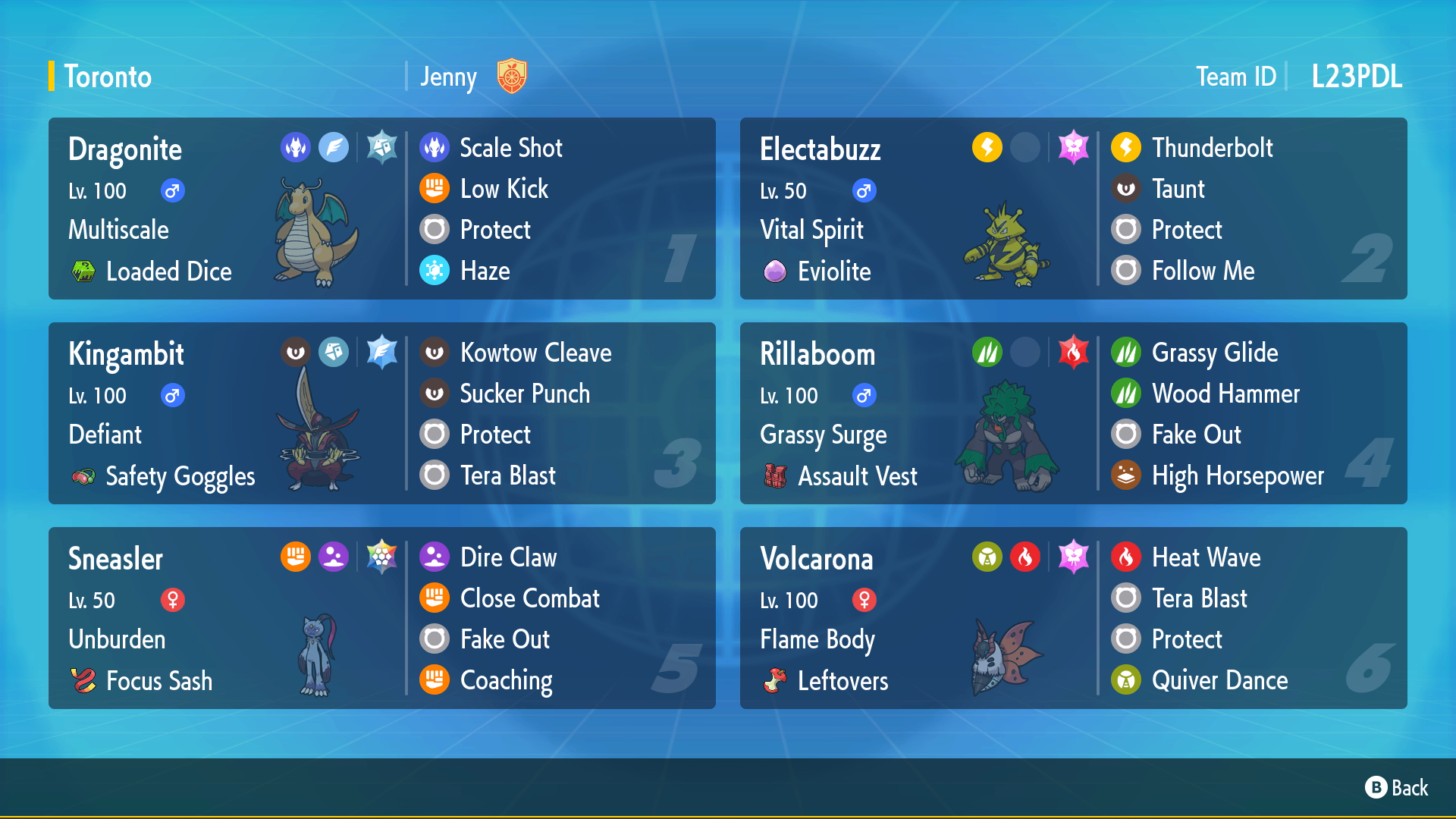Select the Rillaboom team card
1456x819 pixels.
click(1073, 413)
